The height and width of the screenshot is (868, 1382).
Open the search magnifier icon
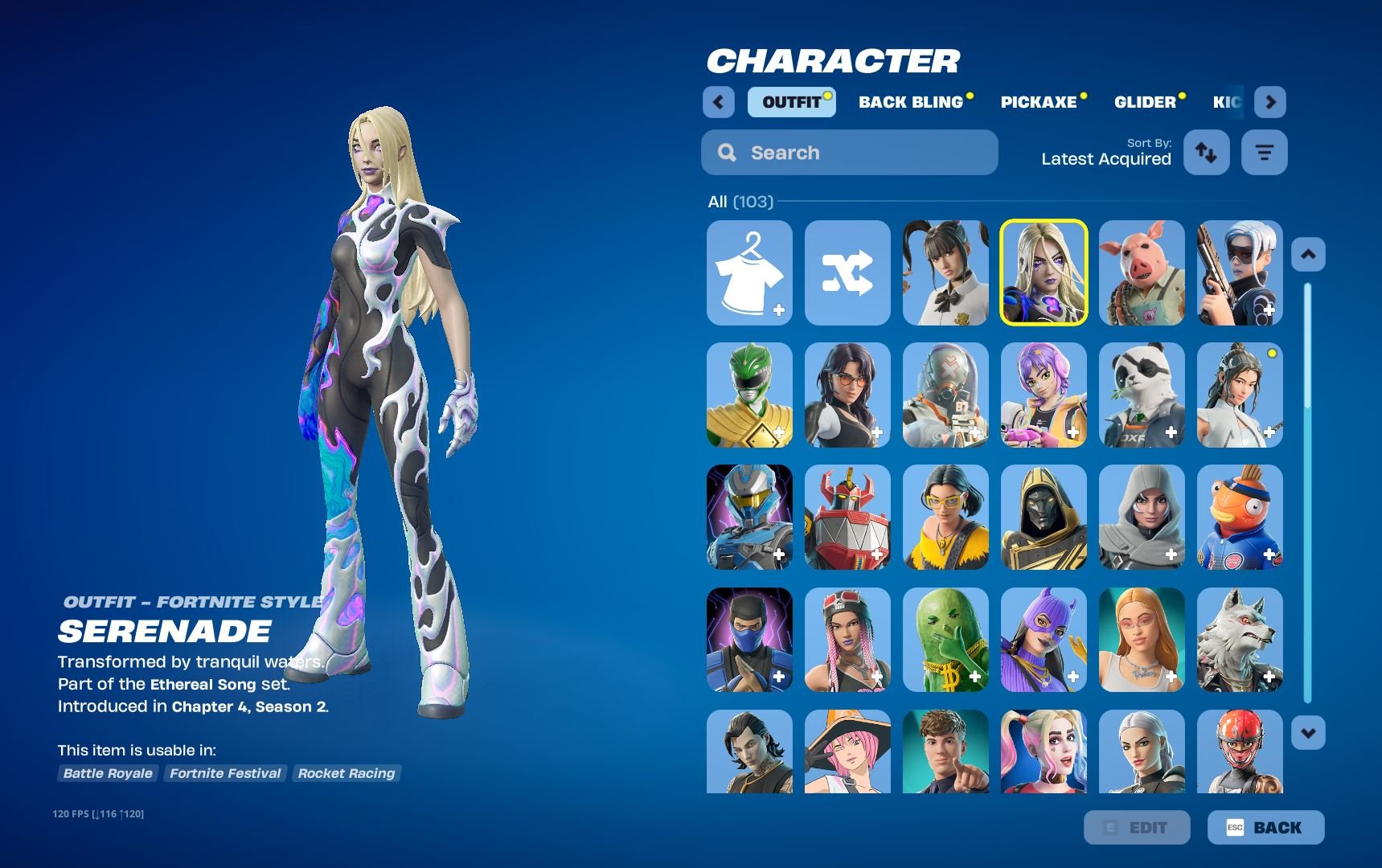728,152
